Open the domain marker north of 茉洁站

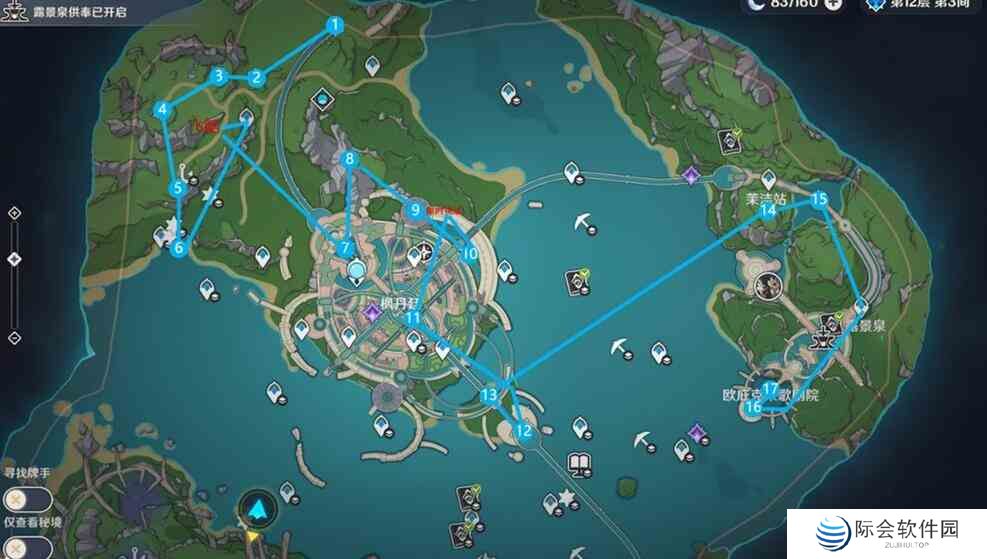[x=732, y=141]
